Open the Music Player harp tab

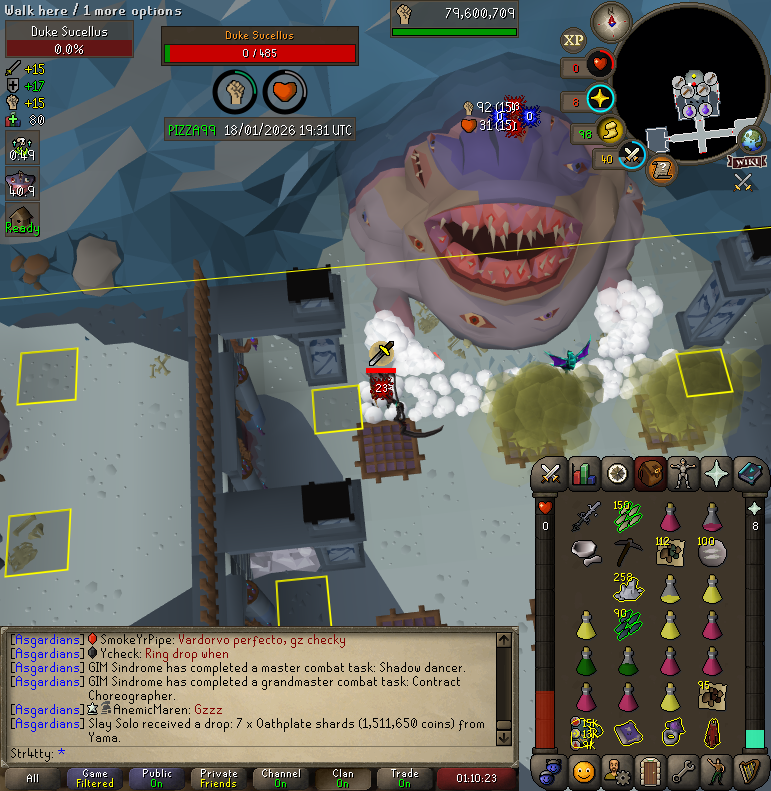[x=751, y=772]
